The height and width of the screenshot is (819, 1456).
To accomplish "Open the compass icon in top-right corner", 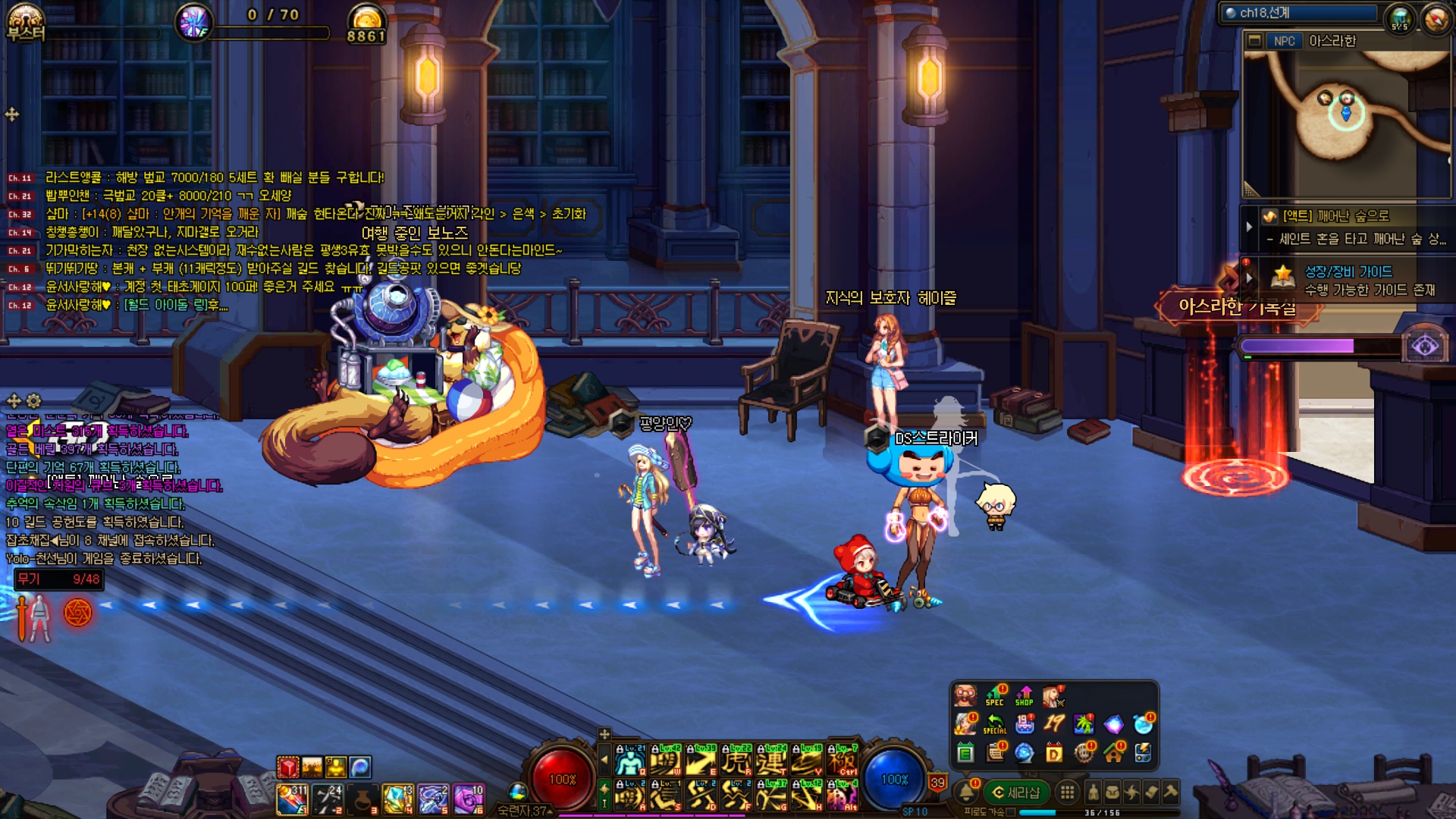I will [1436, 20].
